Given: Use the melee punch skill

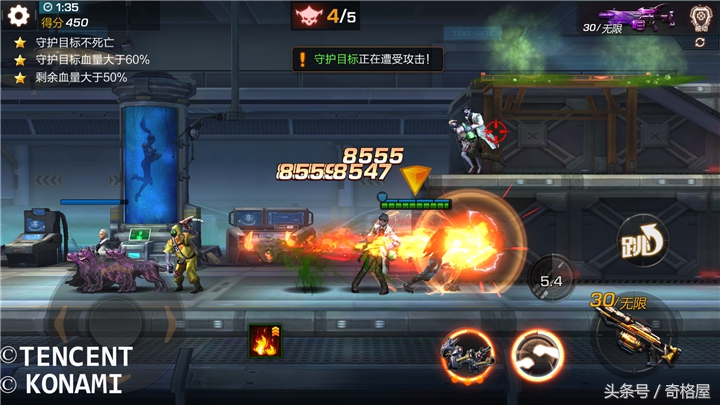Looking at the screenshot, I should click(x=537, y=355).
